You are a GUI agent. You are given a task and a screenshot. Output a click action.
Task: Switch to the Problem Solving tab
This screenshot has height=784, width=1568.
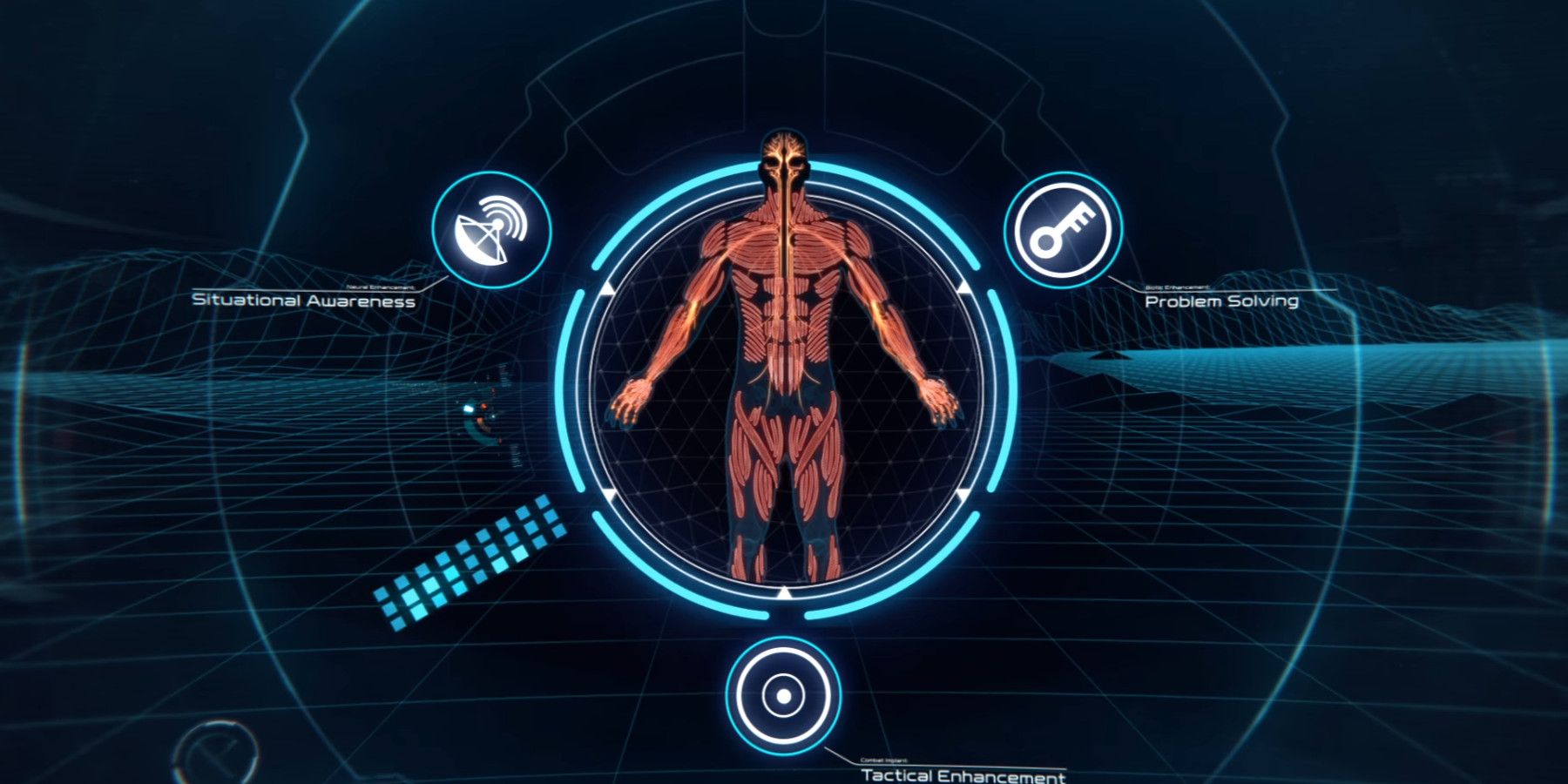[1222, 302]
